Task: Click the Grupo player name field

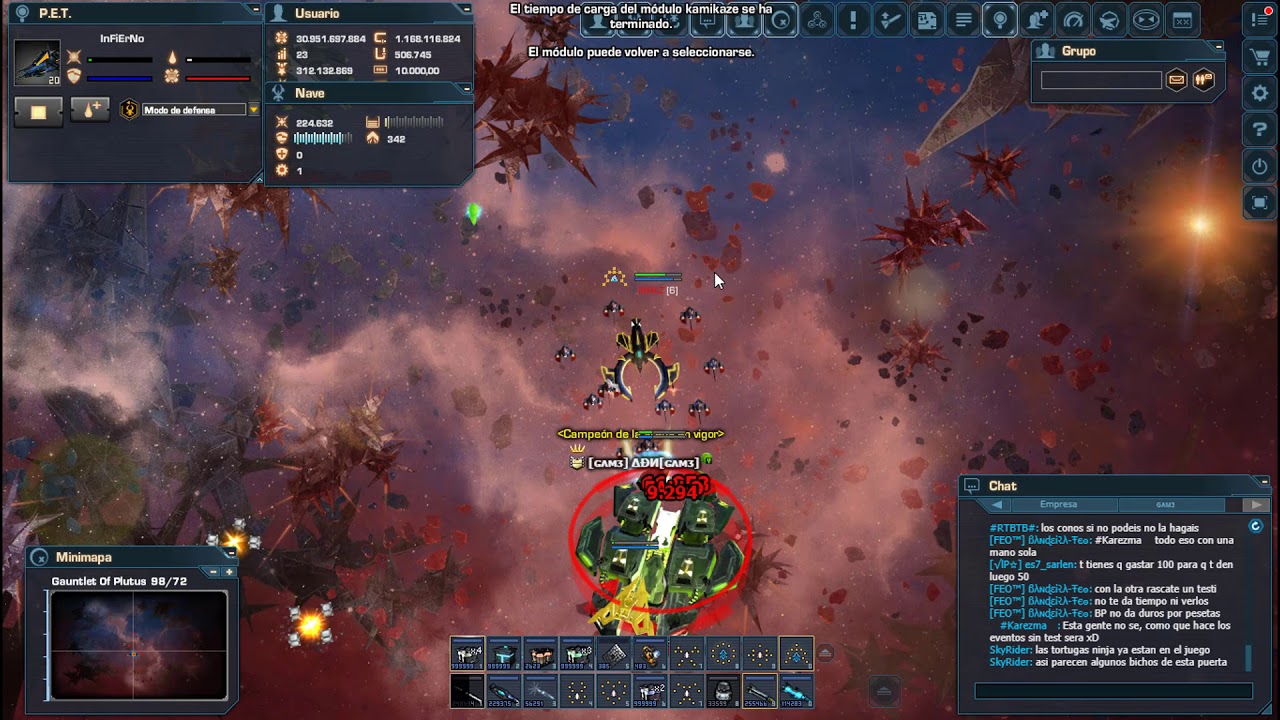Action: 1100,80
